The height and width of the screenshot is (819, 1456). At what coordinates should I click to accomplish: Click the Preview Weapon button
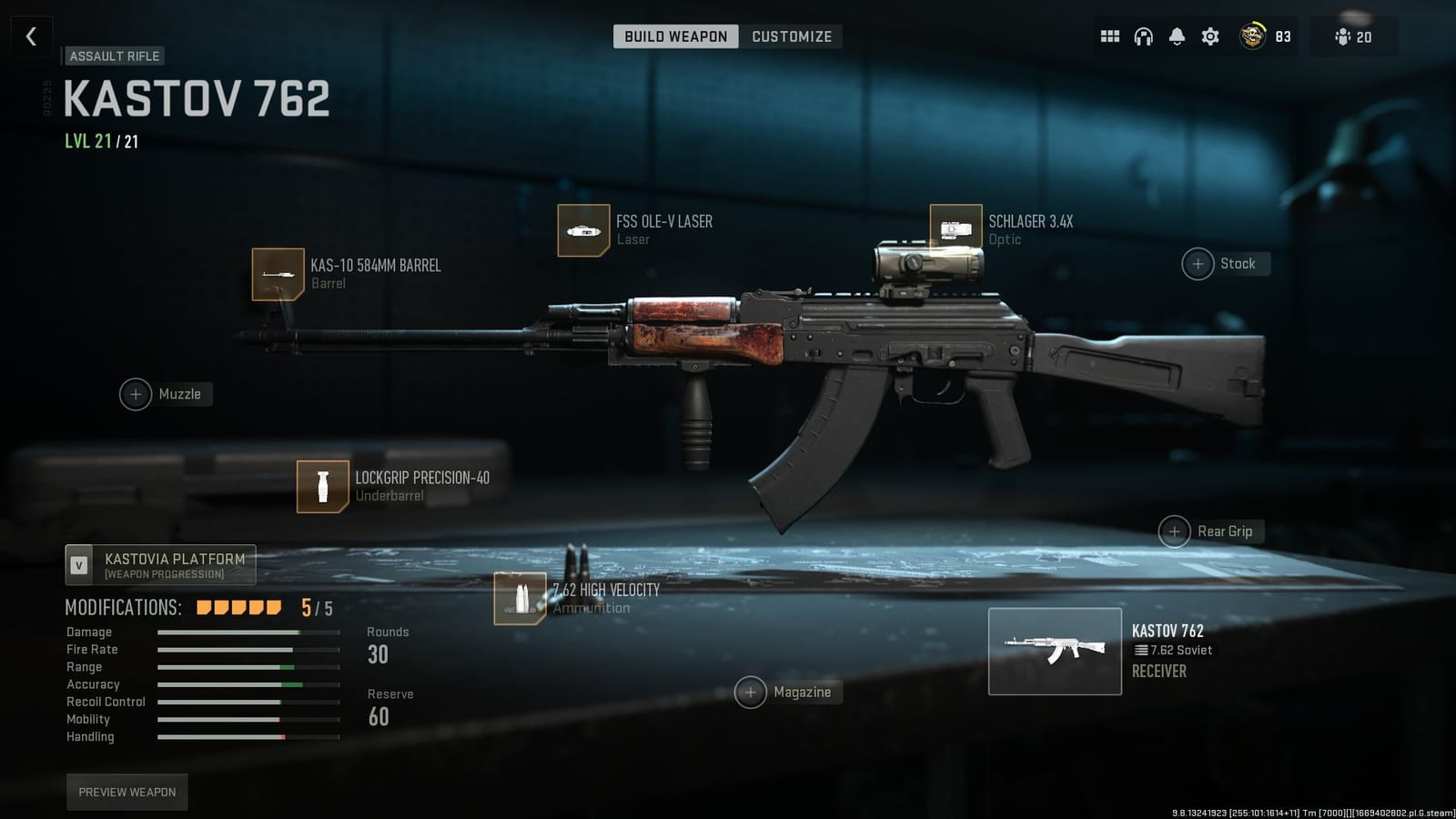pyautogui.click(x=126, y=792)
